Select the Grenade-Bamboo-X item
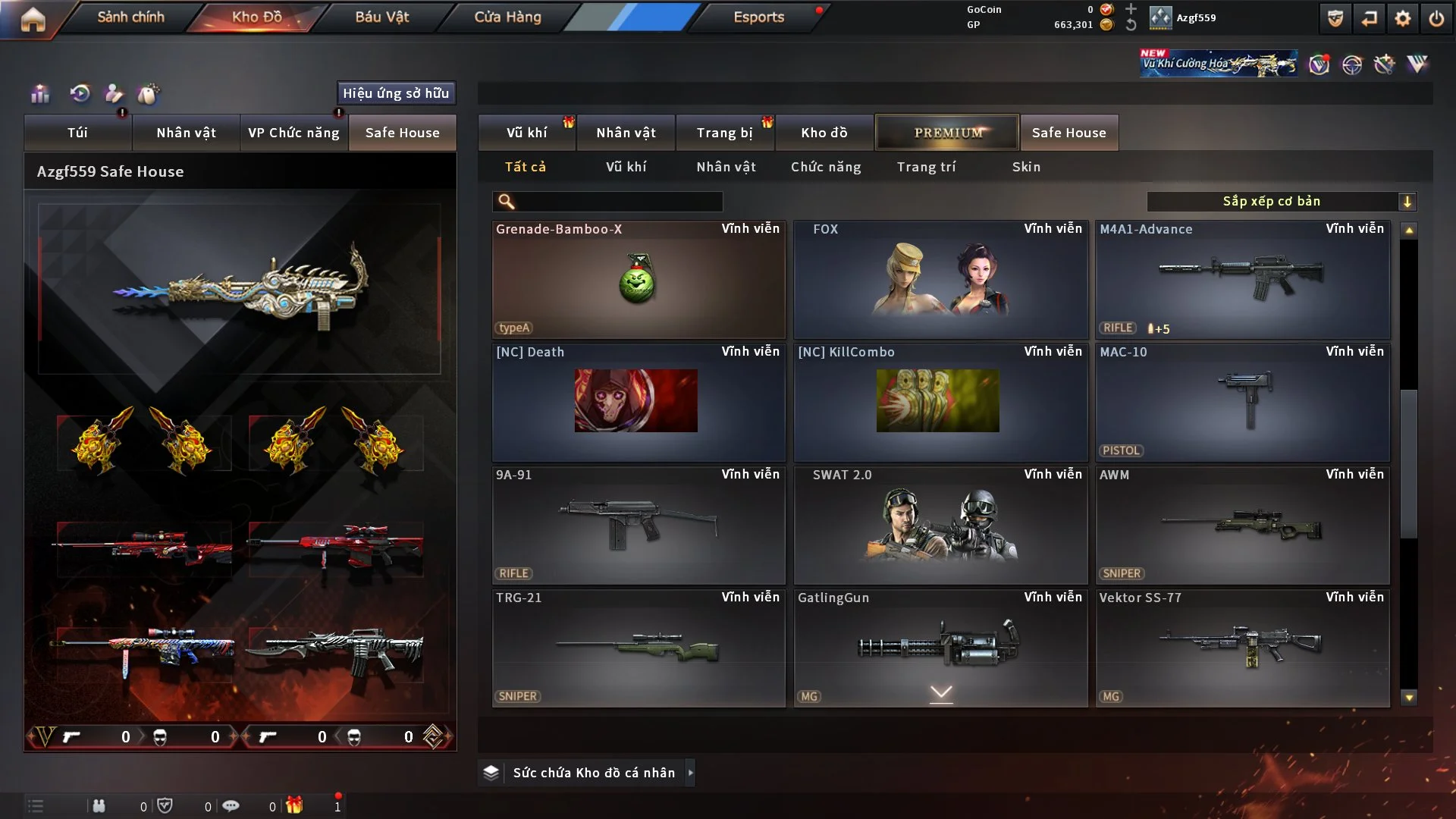1456x819 pixels. tap(638, 280)
